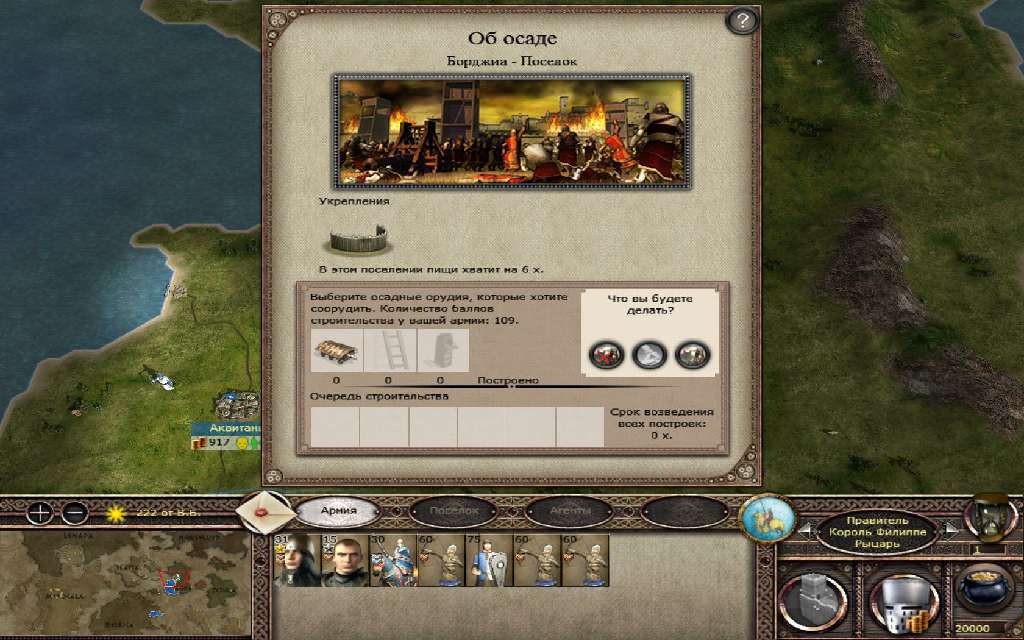
Task: Select the hooded general portrait card
Action: click(x=295, y=562)
